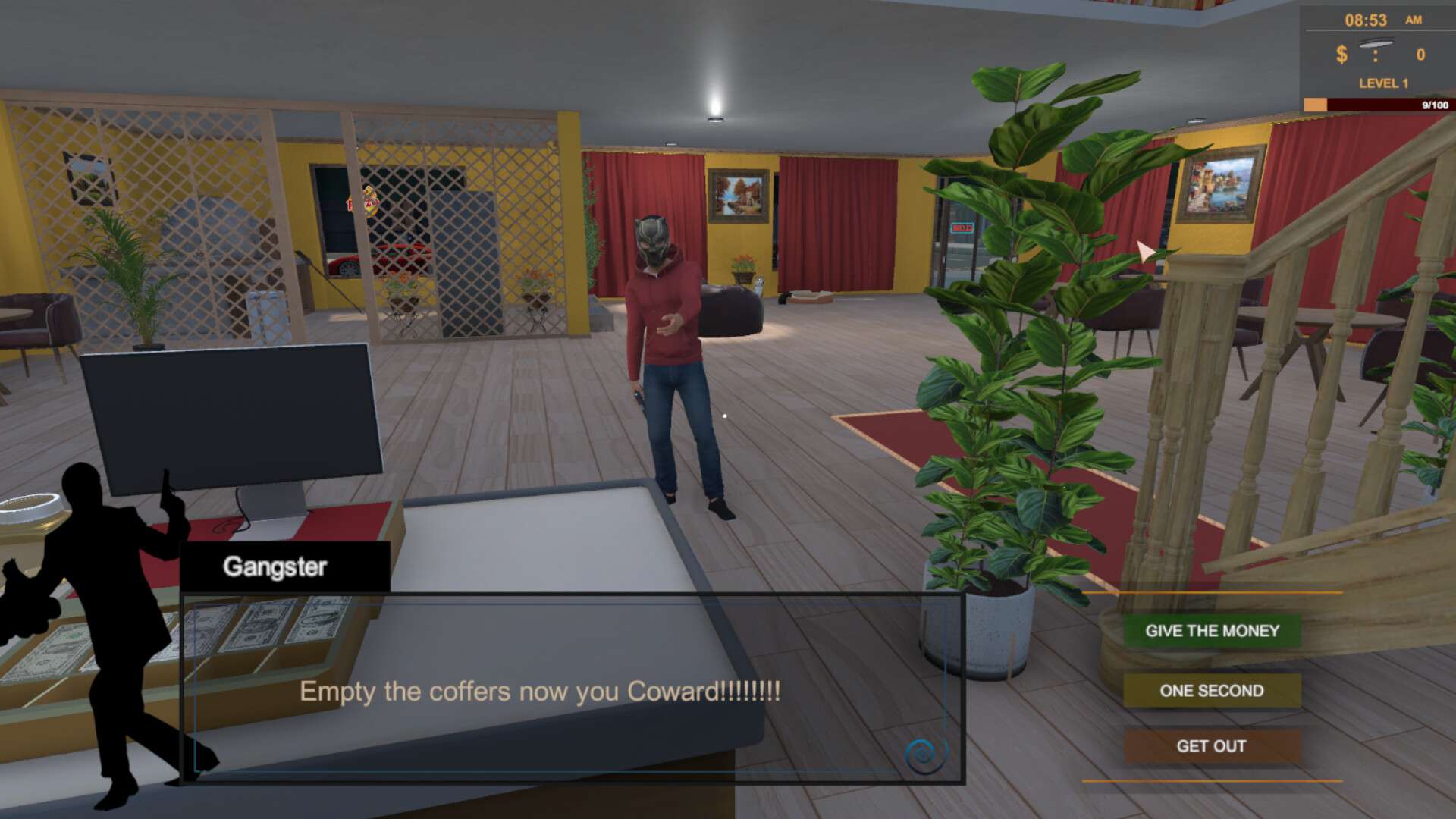Click the painting on the yellow wall
Screen dimensions: 1456x819
point(738,196)
